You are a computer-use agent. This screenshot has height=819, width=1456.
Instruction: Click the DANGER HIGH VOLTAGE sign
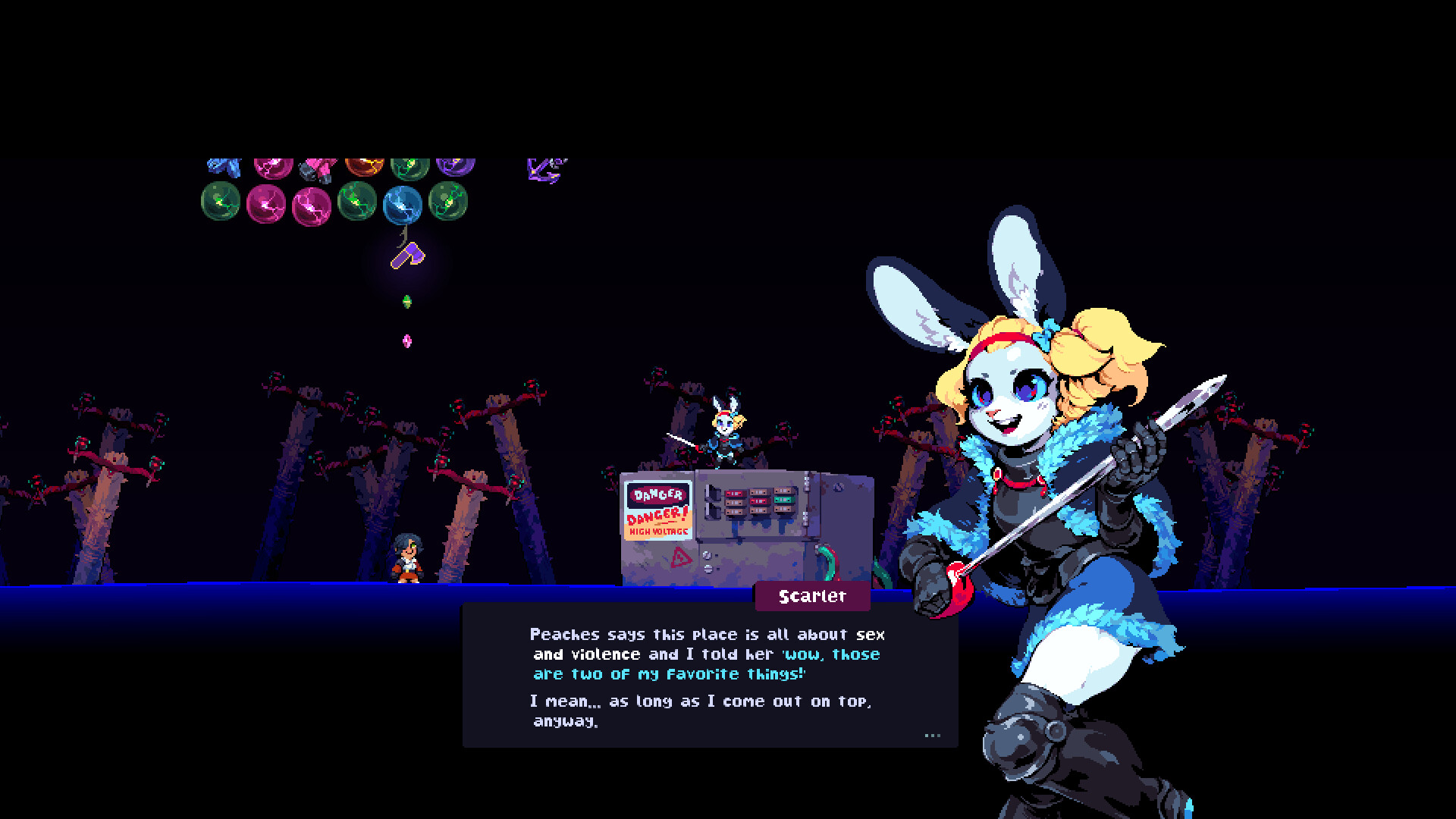[656, 512]
